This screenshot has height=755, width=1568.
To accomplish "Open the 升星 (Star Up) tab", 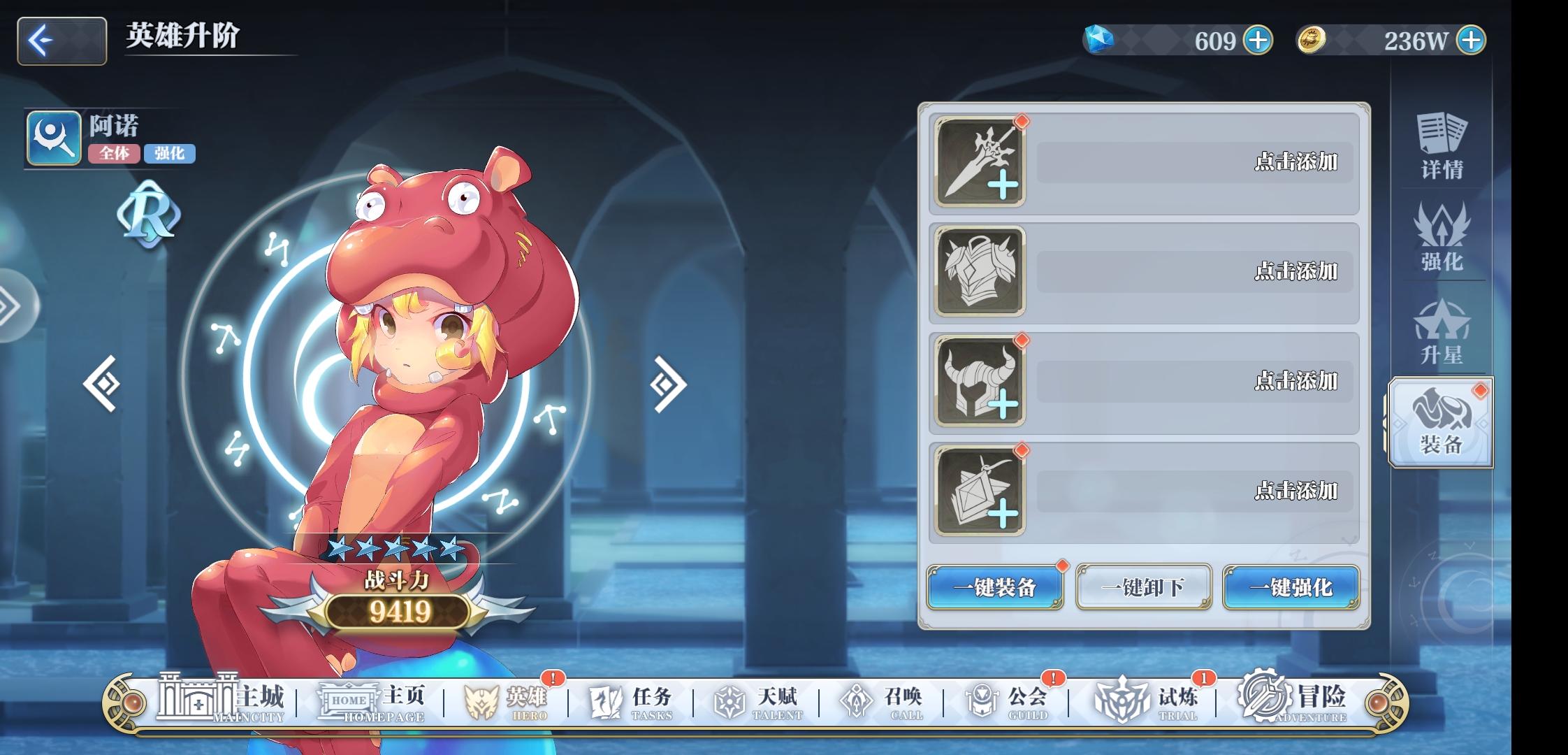I will click(x=1444, y=332).
